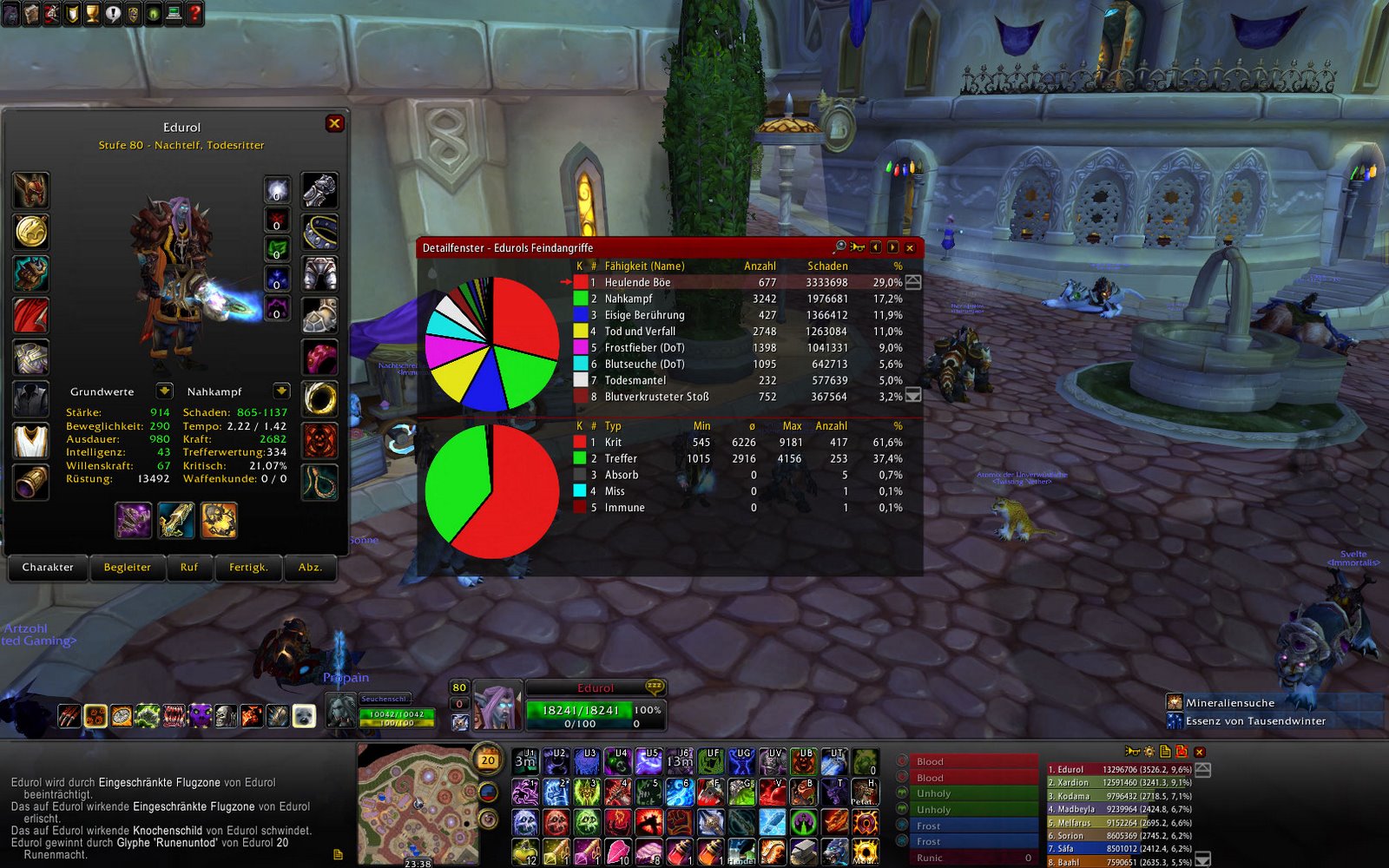Click the magnifying glass on the Detailfenster titlebar
The image size is (1389, 868).
point(840,247)
